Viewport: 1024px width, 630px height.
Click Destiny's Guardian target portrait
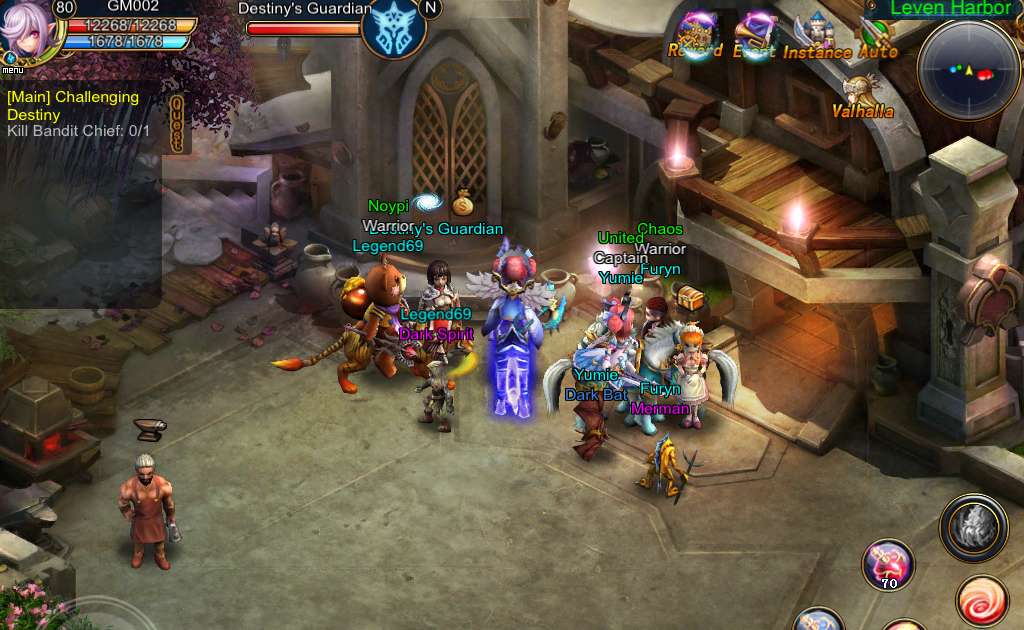[393, 28]
